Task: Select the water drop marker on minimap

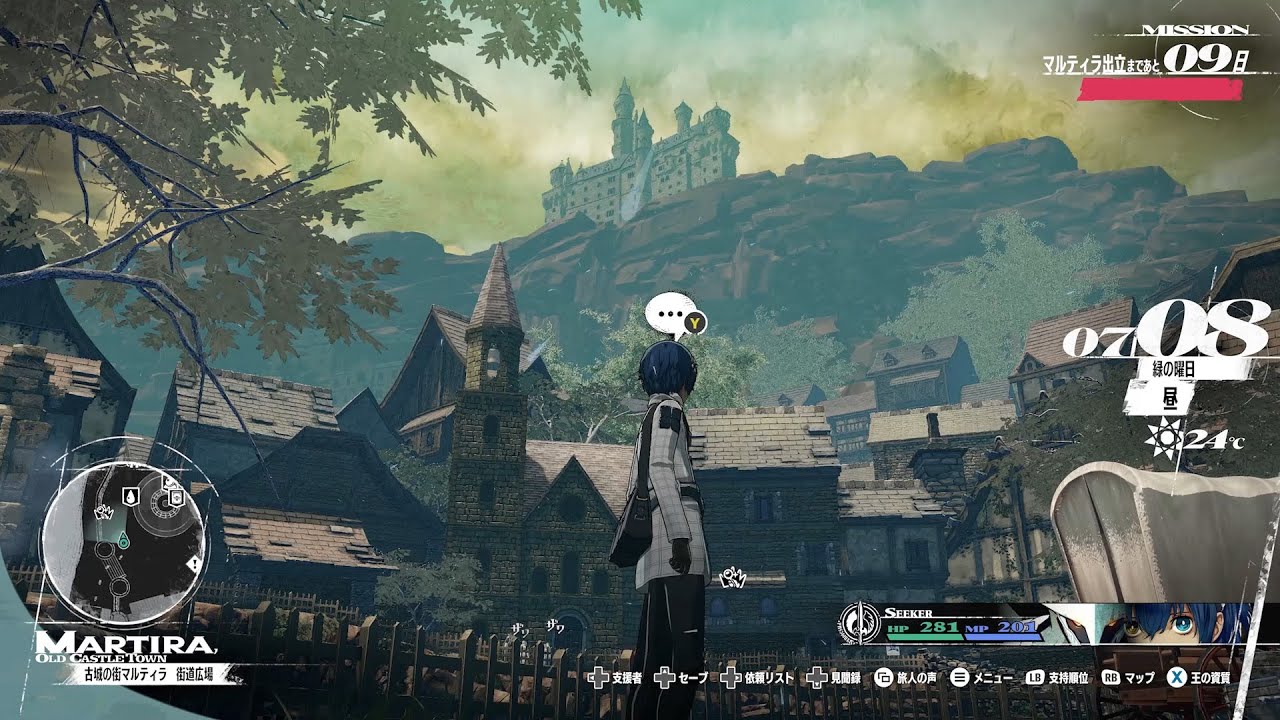Action: click(129, 496)
